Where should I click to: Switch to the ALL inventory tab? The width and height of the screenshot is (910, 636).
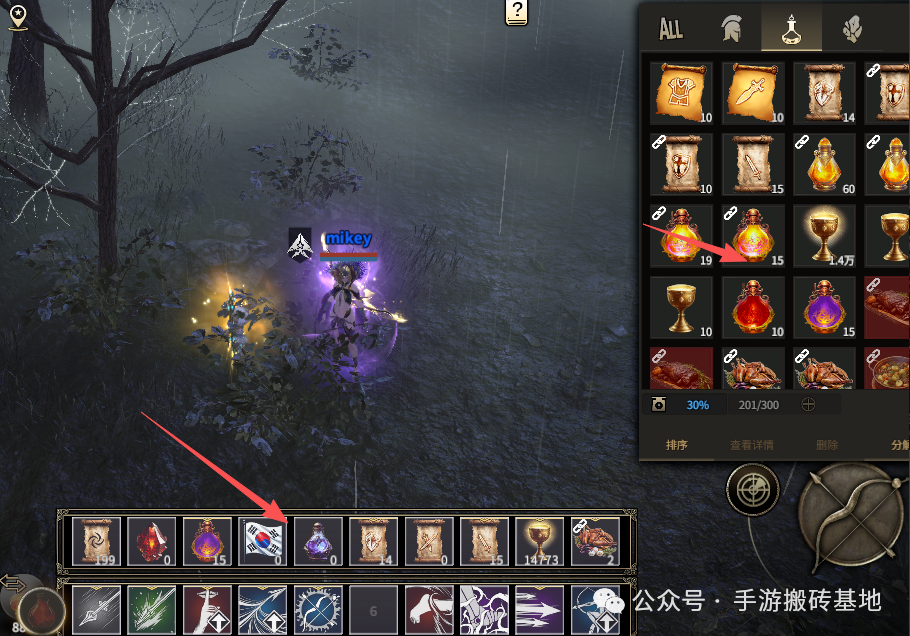click(x=671, y=29)
